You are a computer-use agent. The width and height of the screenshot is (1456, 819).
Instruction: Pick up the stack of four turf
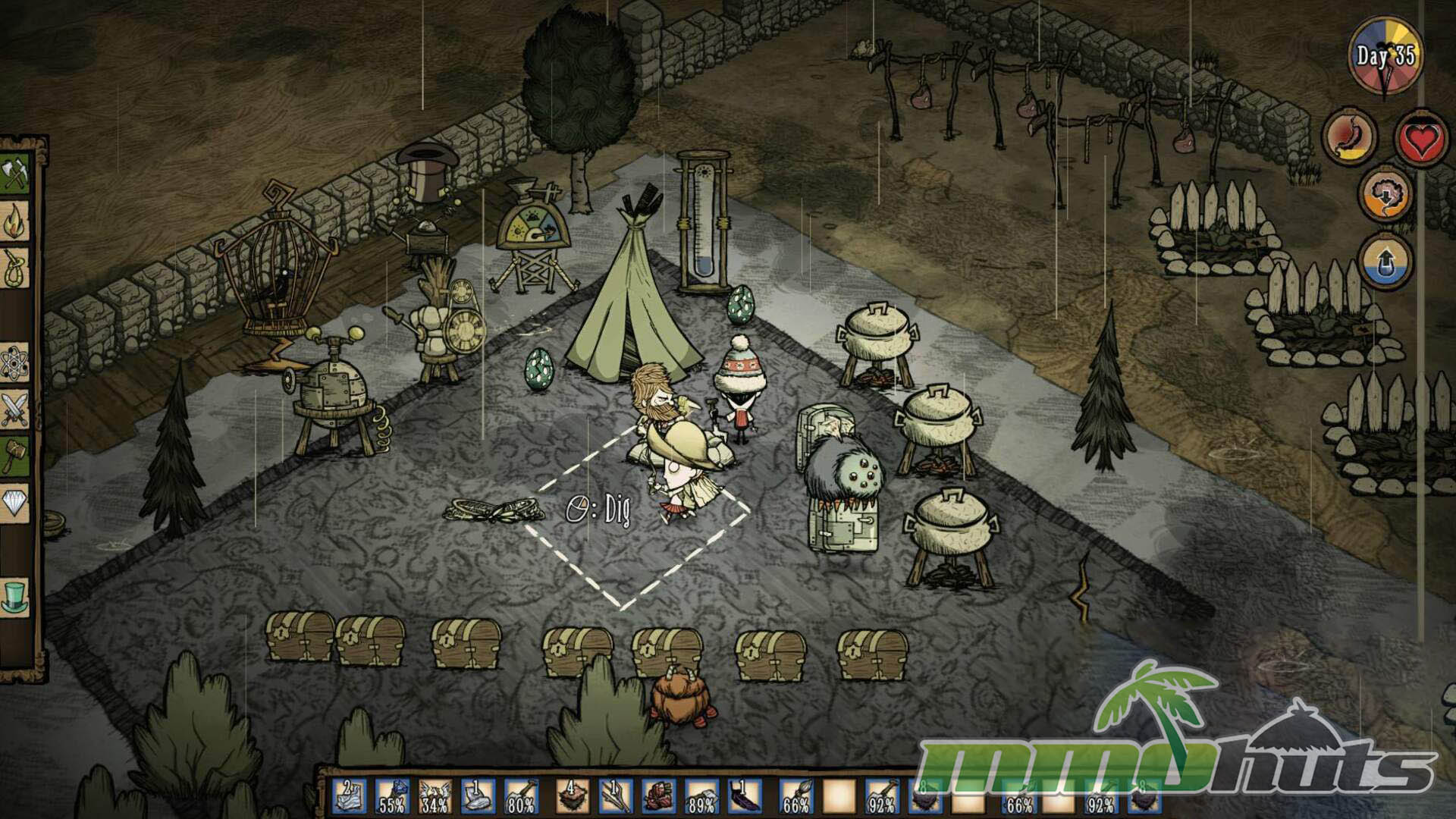point(573,798)
